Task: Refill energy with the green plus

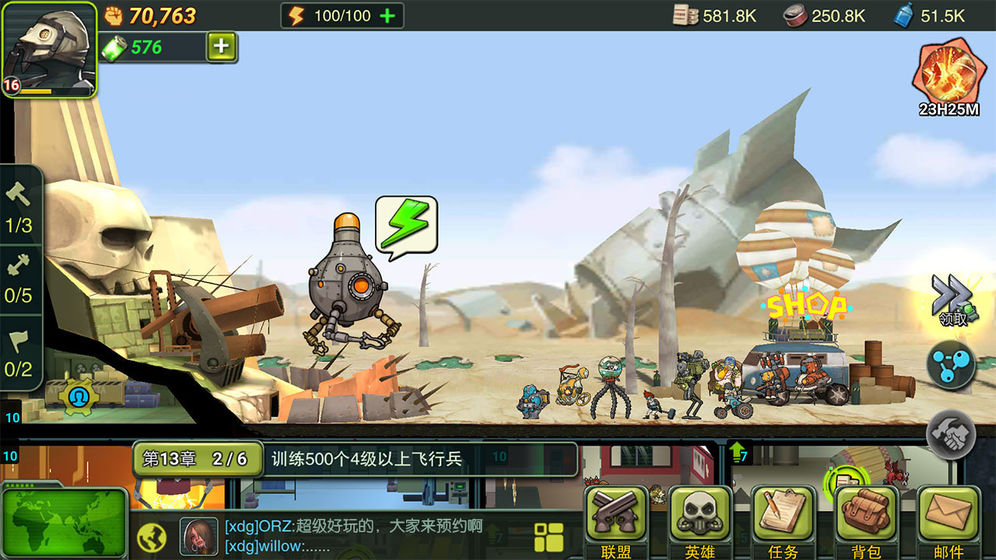Action: (x=388, y=15)
